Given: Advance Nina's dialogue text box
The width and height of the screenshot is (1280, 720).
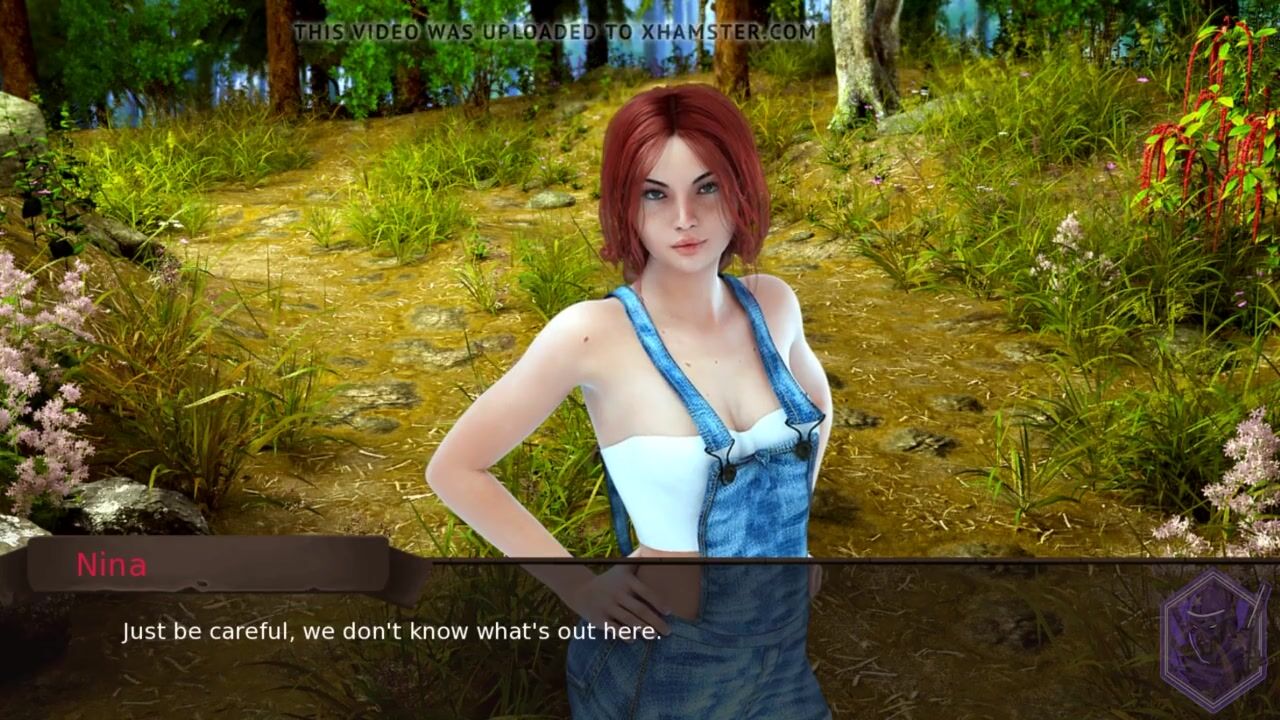Looking at the screenshot, I should tap(391, 632).
